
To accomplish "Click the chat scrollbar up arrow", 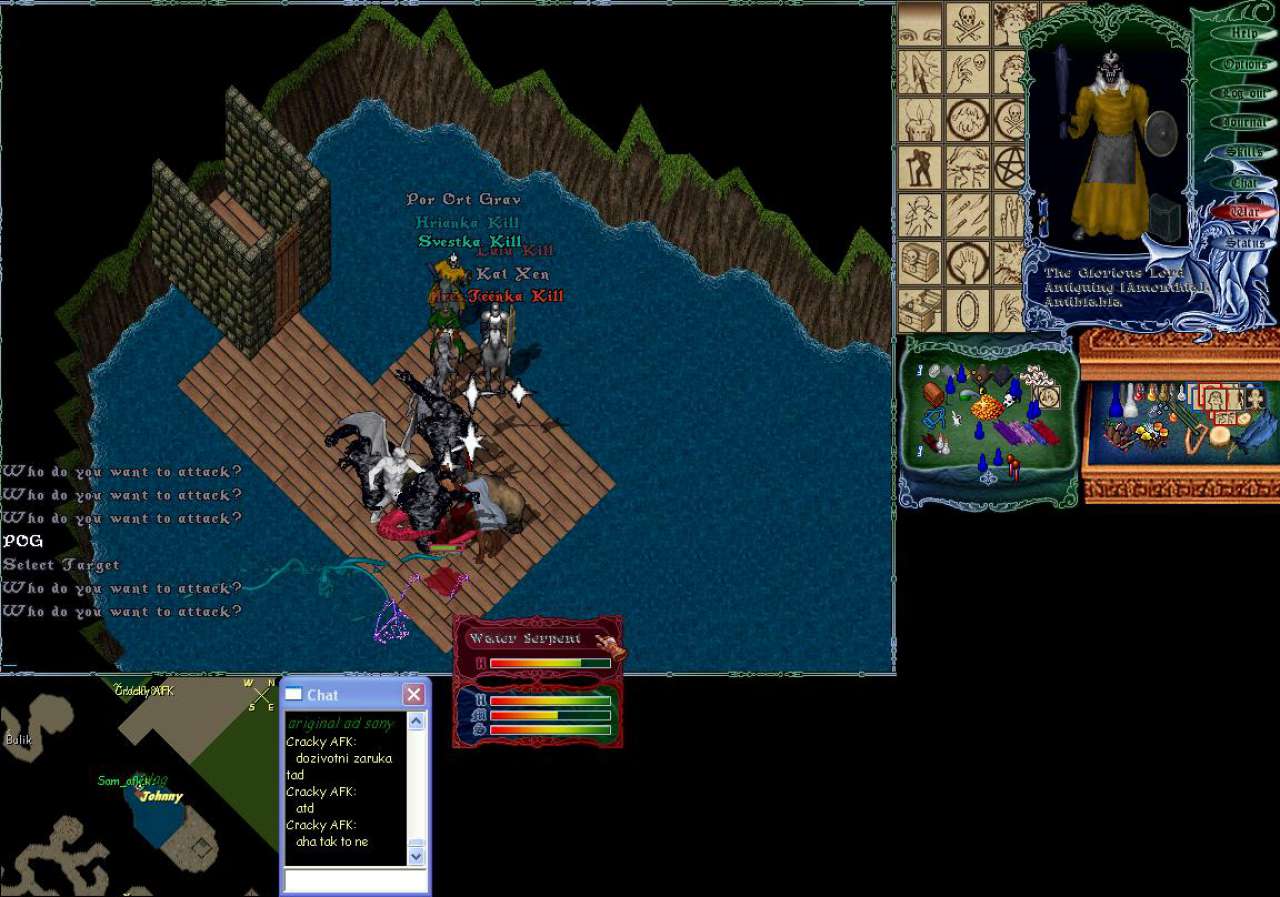I will pos(417,721).
